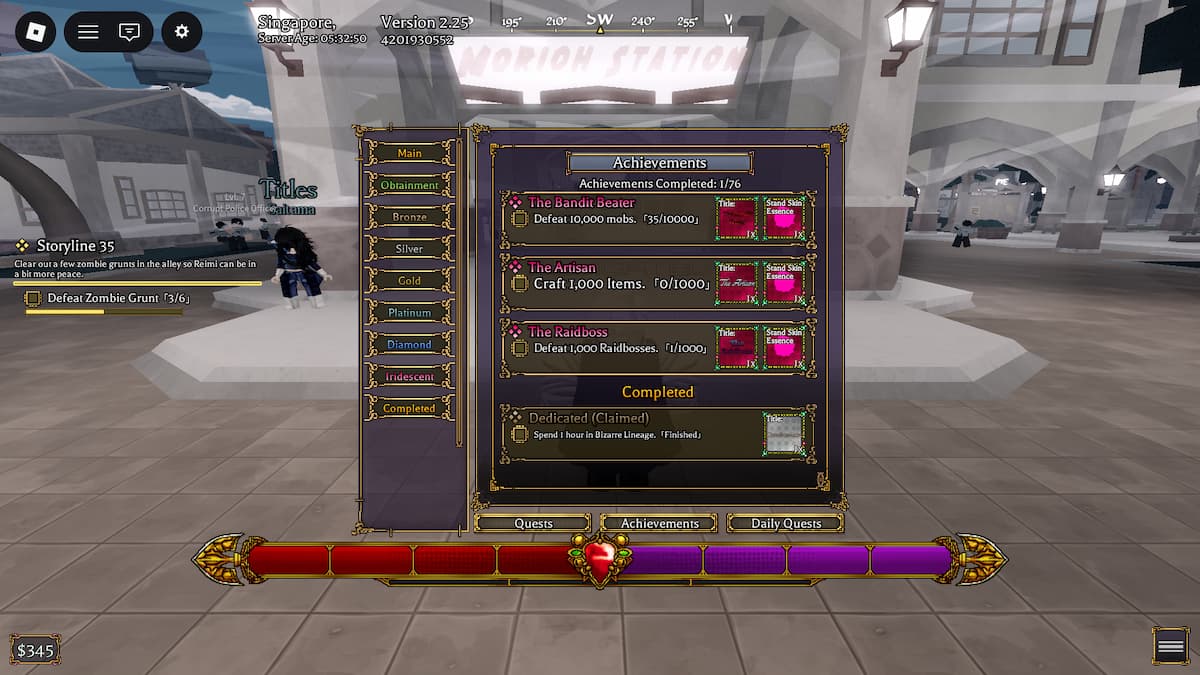Select the Main titles category
The image size is (1200, 675).
click(409, 153)
